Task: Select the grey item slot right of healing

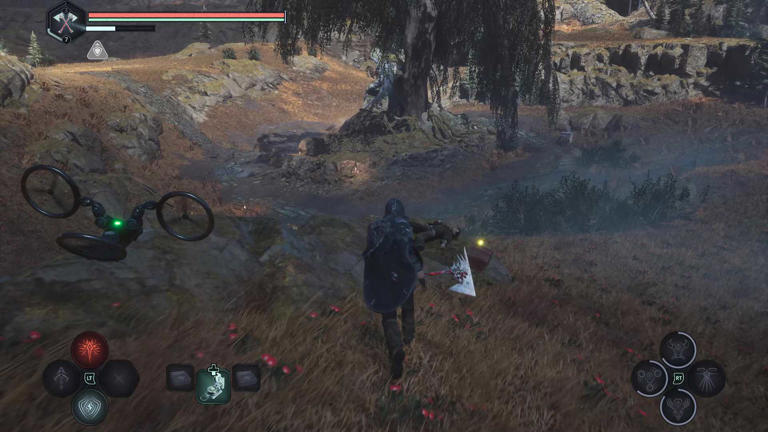Action: (246, 377)
